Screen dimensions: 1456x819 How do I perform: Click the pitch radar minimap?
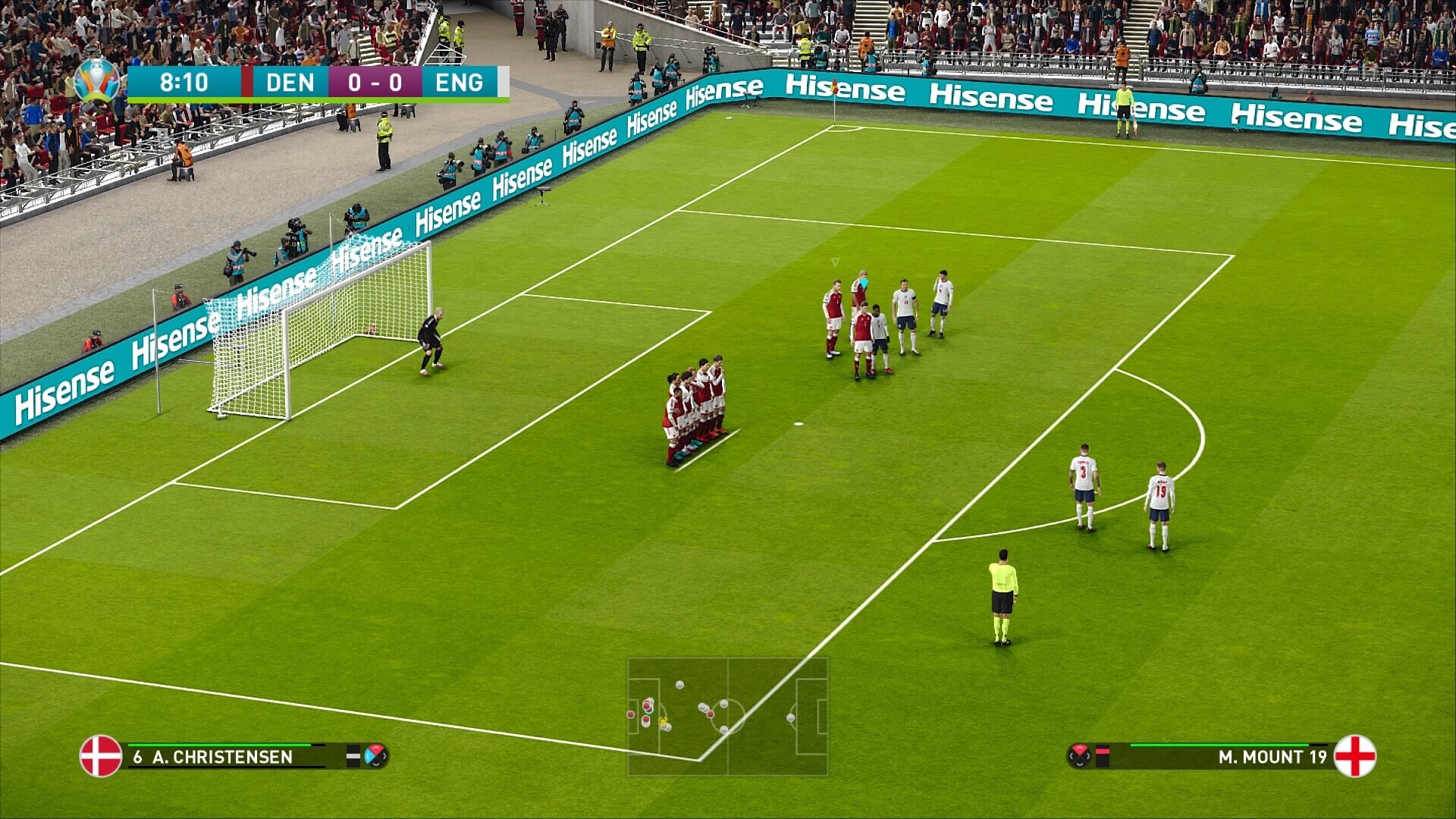[727, 716]
